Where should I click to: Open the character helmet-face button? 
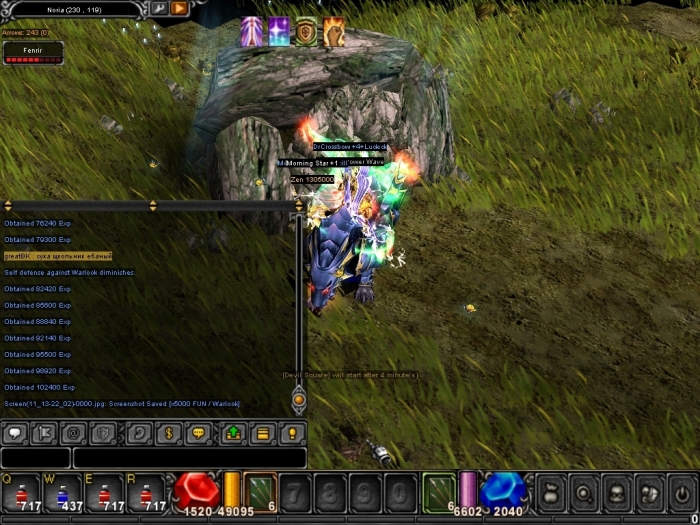tap(615, 492)
